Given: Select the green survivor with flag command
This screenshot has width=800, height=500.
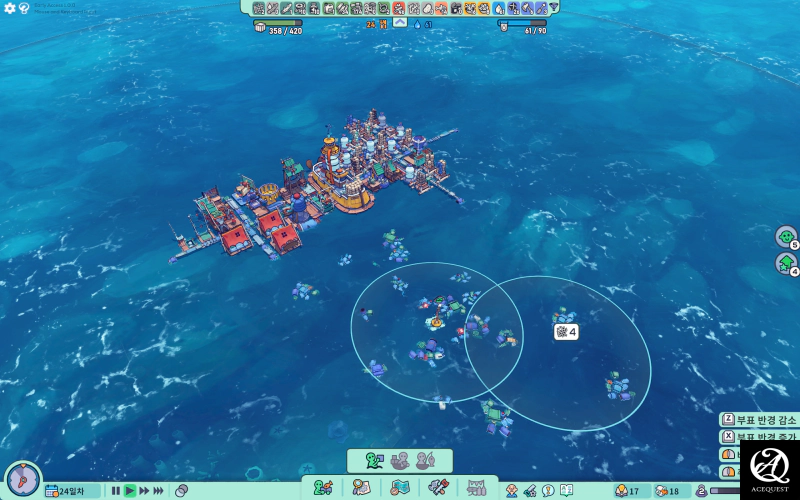Looking at the screenshot, I should click(374, 461).
